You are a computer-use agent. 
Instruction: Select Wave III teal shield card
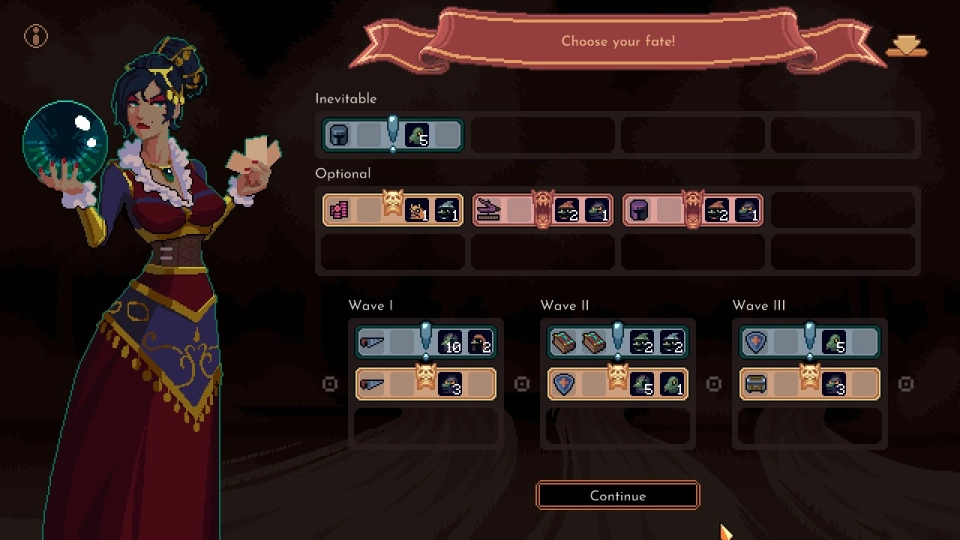[x=809, y=342]
